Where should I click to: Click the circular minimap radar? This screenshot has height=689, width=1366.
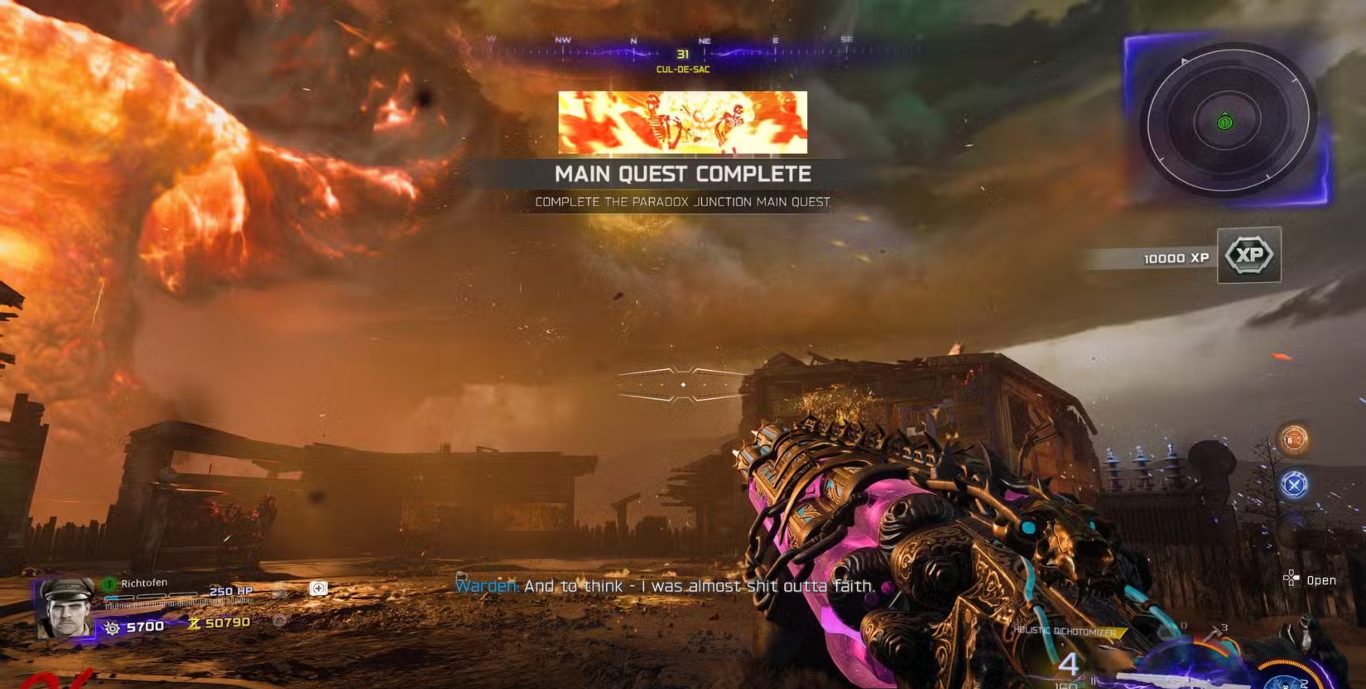click(1228, 119)
